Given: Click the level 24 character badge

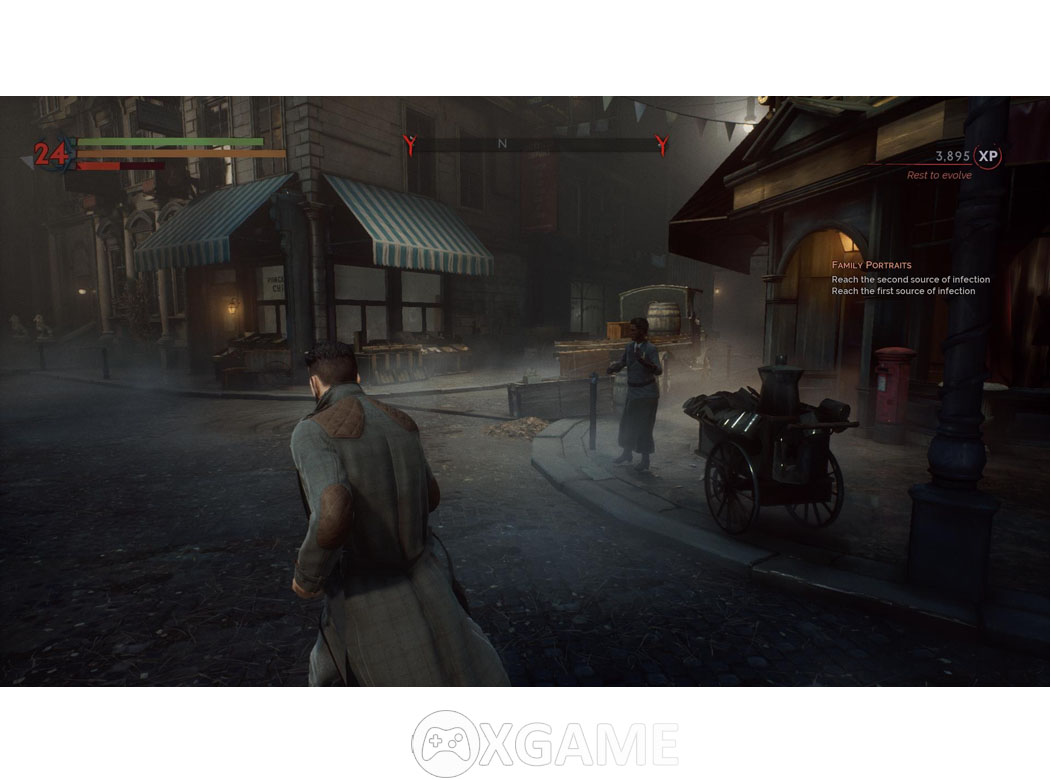Looking at the screenshot, I should pos(49,154).
